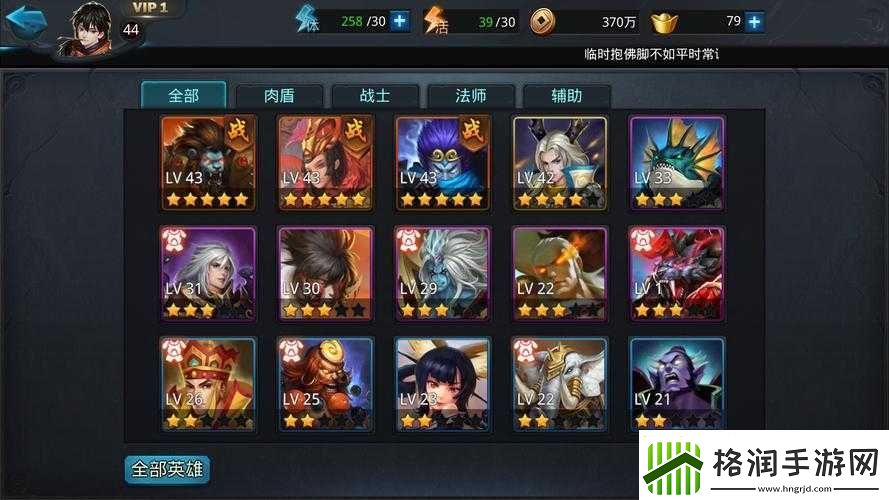Select the LV 42 blonde hero card
This screenshot has height=500, width=889.
pyautogui.click(x=559, y=163)
